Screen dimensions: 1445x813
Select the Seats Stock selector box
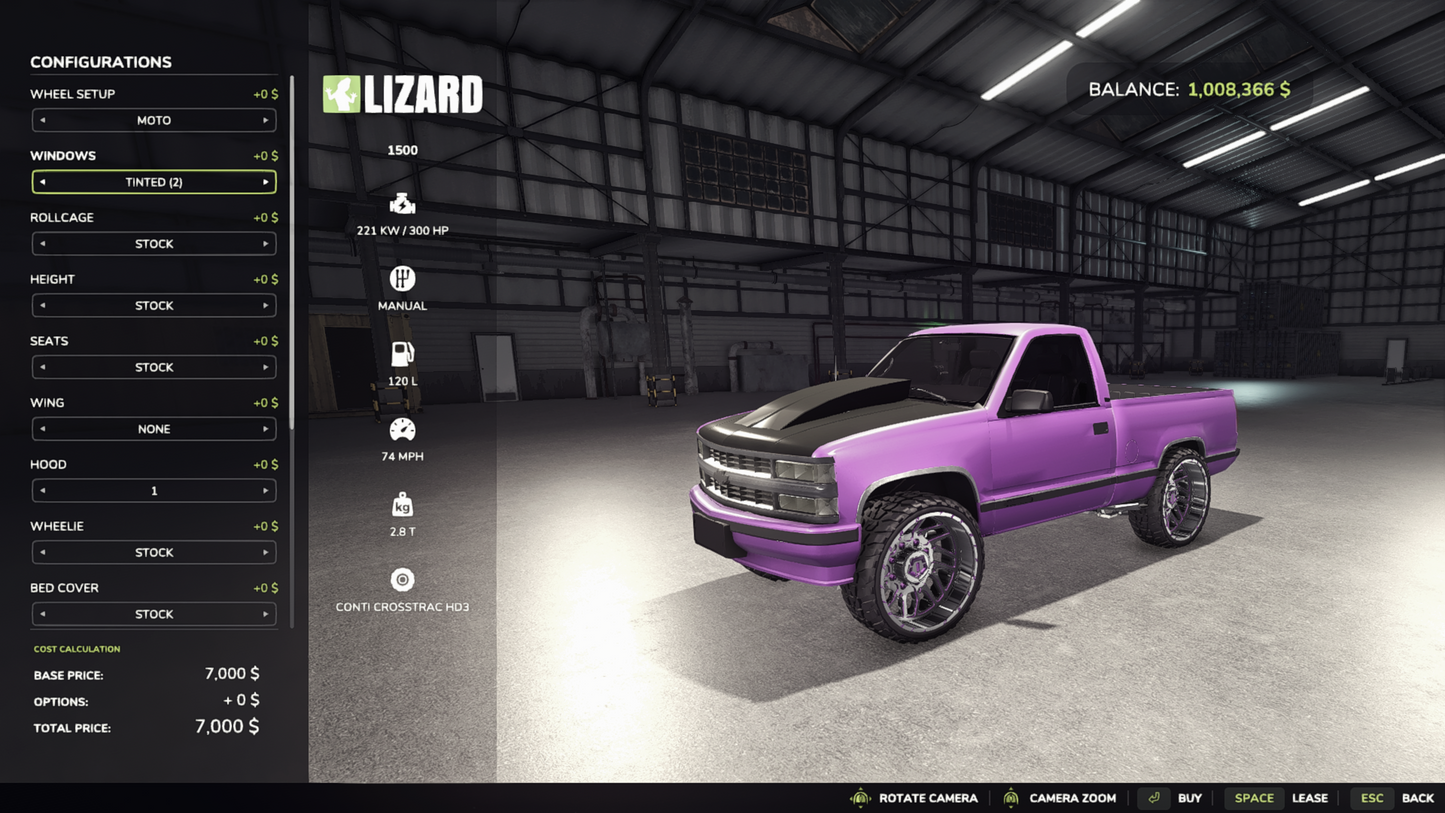[x=154, y=367]
